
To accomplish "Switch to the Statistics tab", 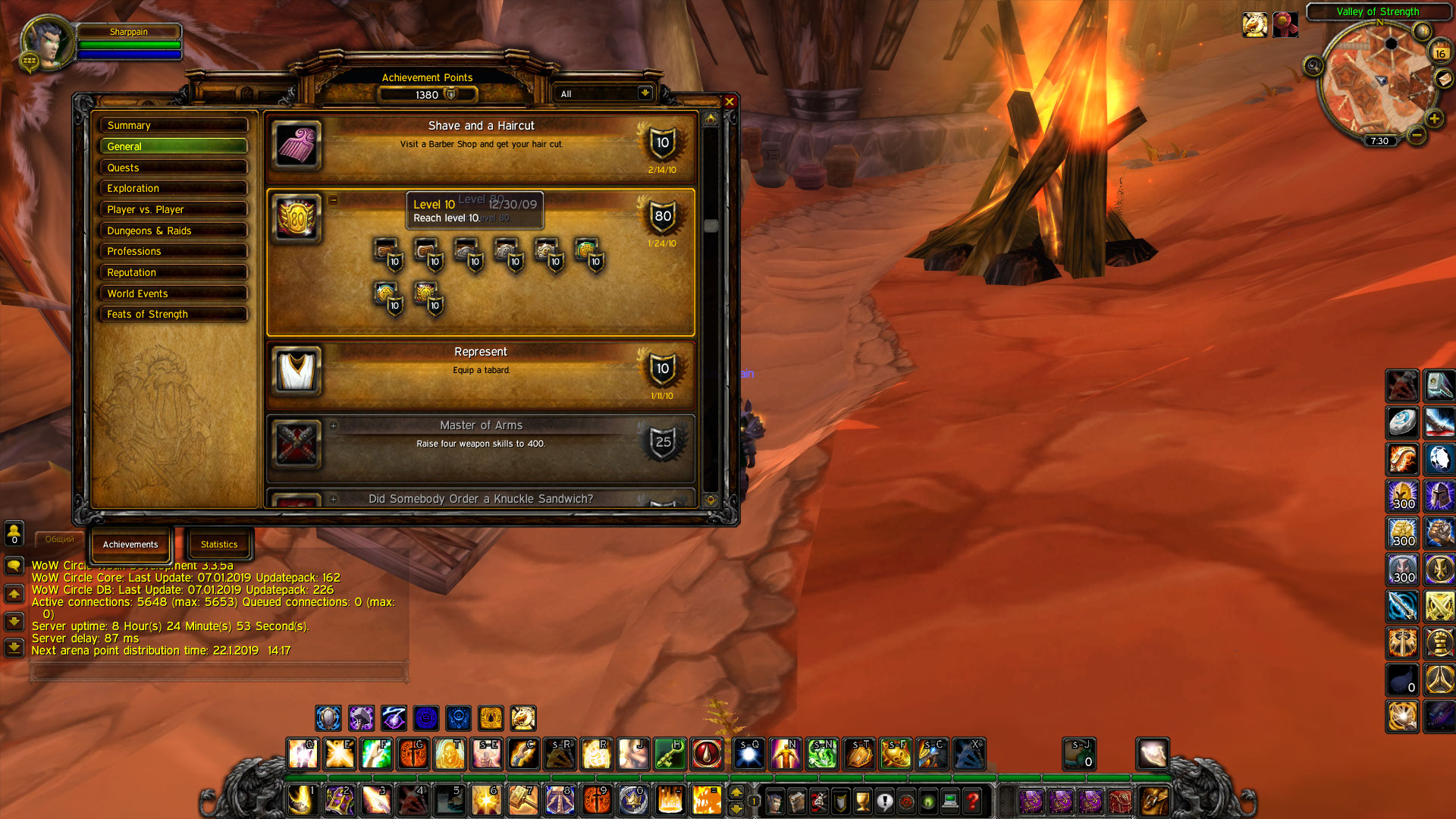I will pos(219,544).
